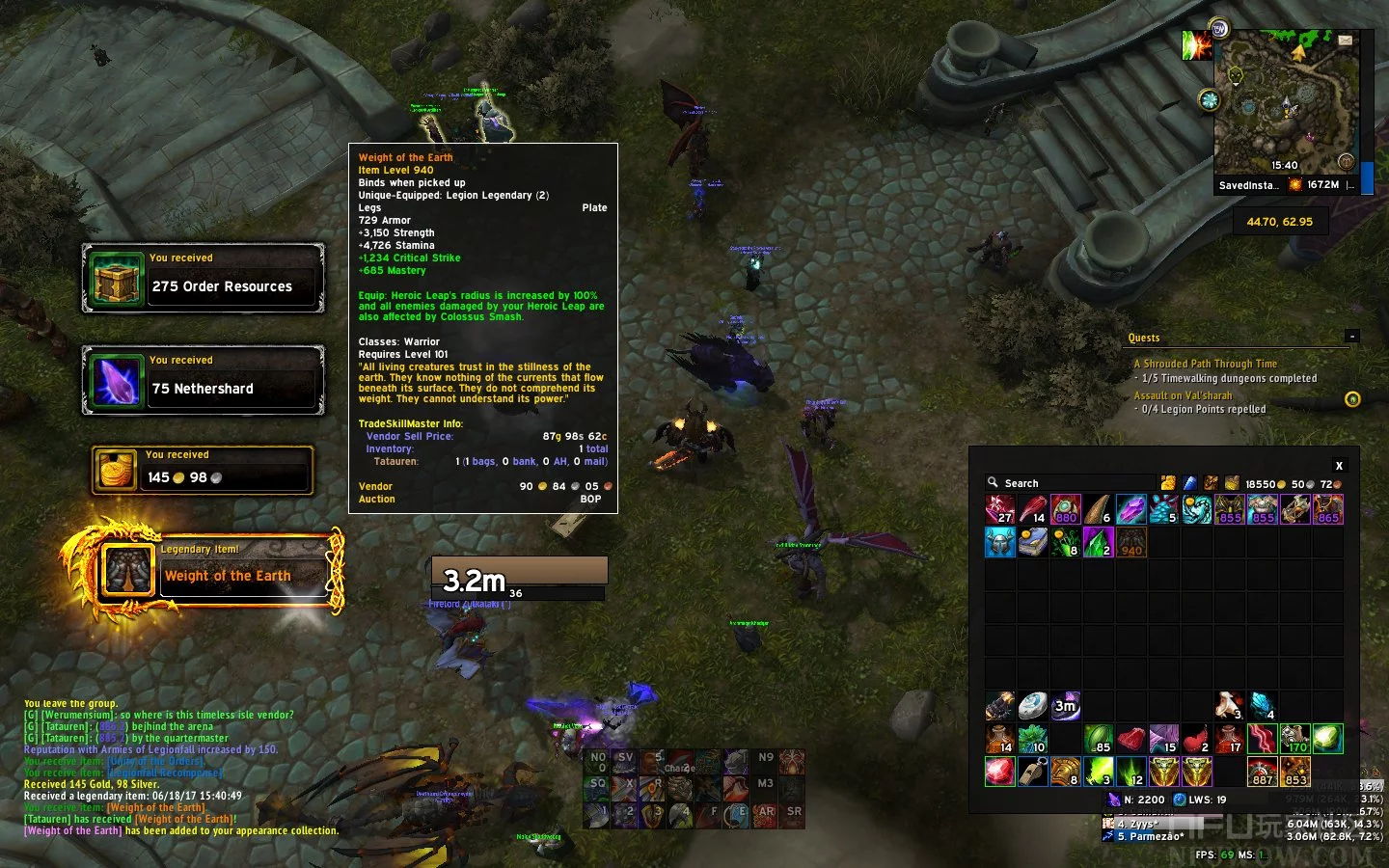Select the Assault on Val'sharah quest

(x=1183, y=395)
